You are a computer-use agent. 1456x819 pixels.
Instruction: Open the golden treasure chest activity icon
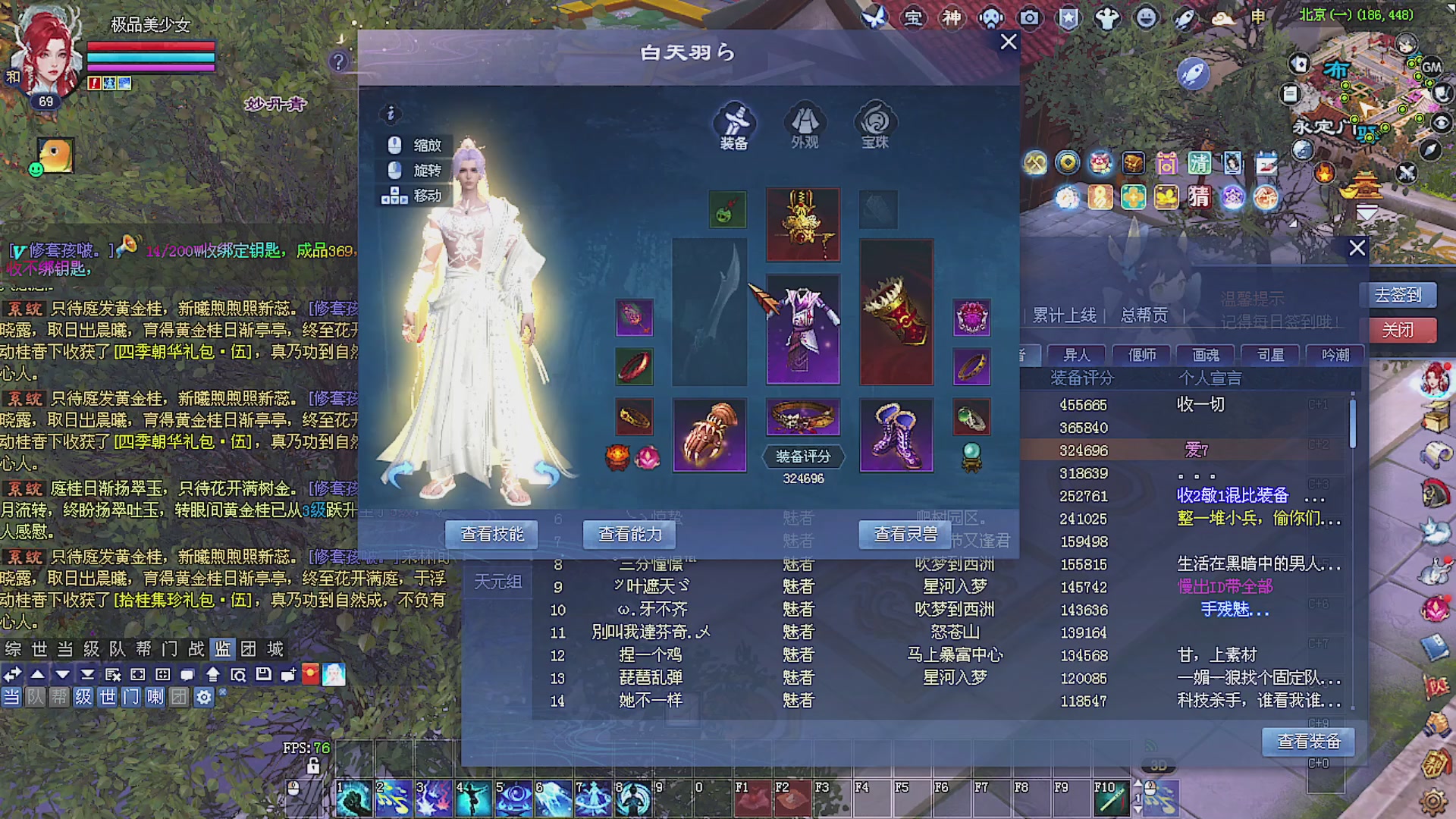pyautogui.click(x=1134, y=163)
